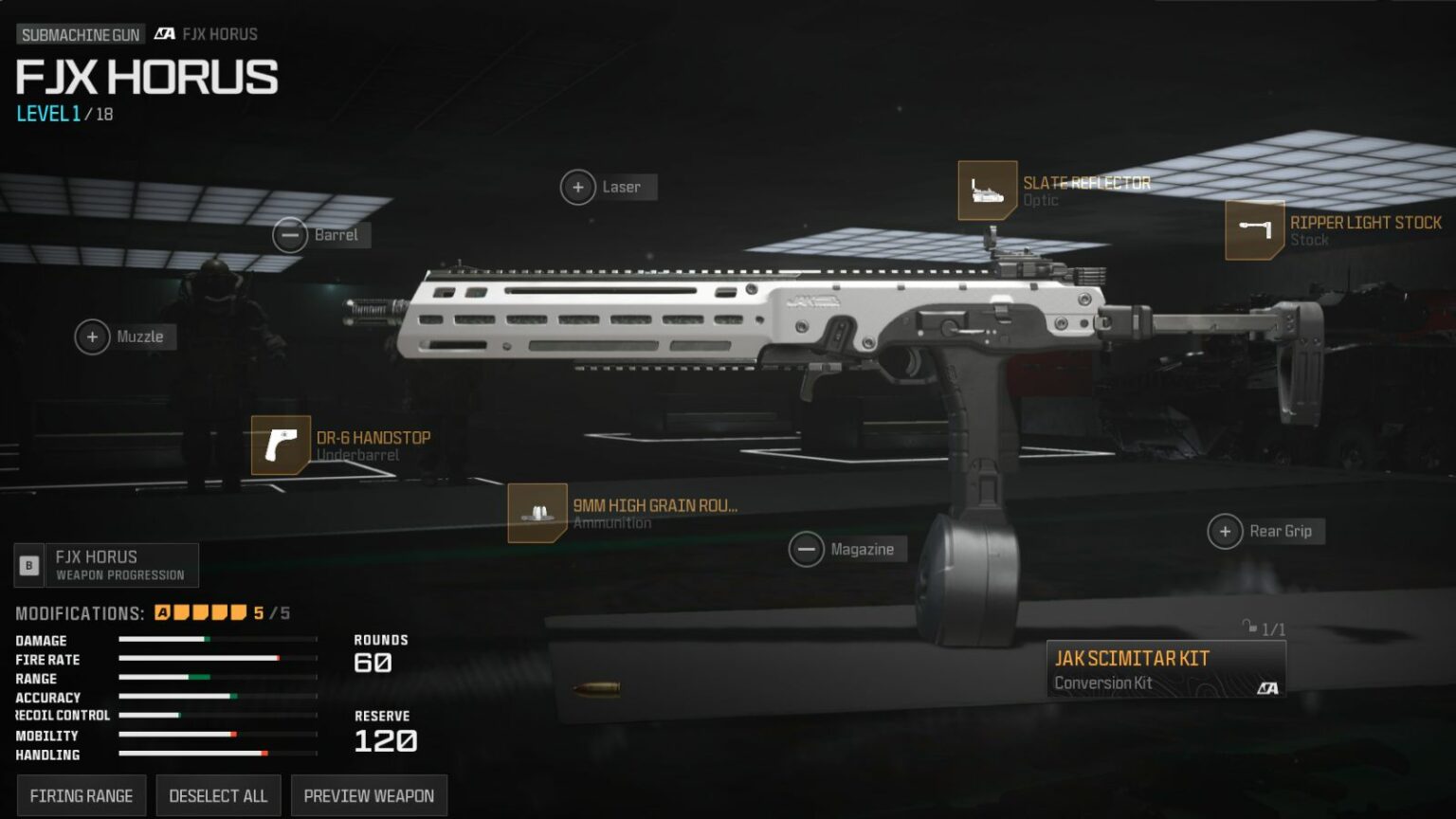Click the FJX Horus faction logo near title
The image size is (1456, 819).
coord(164,34)
